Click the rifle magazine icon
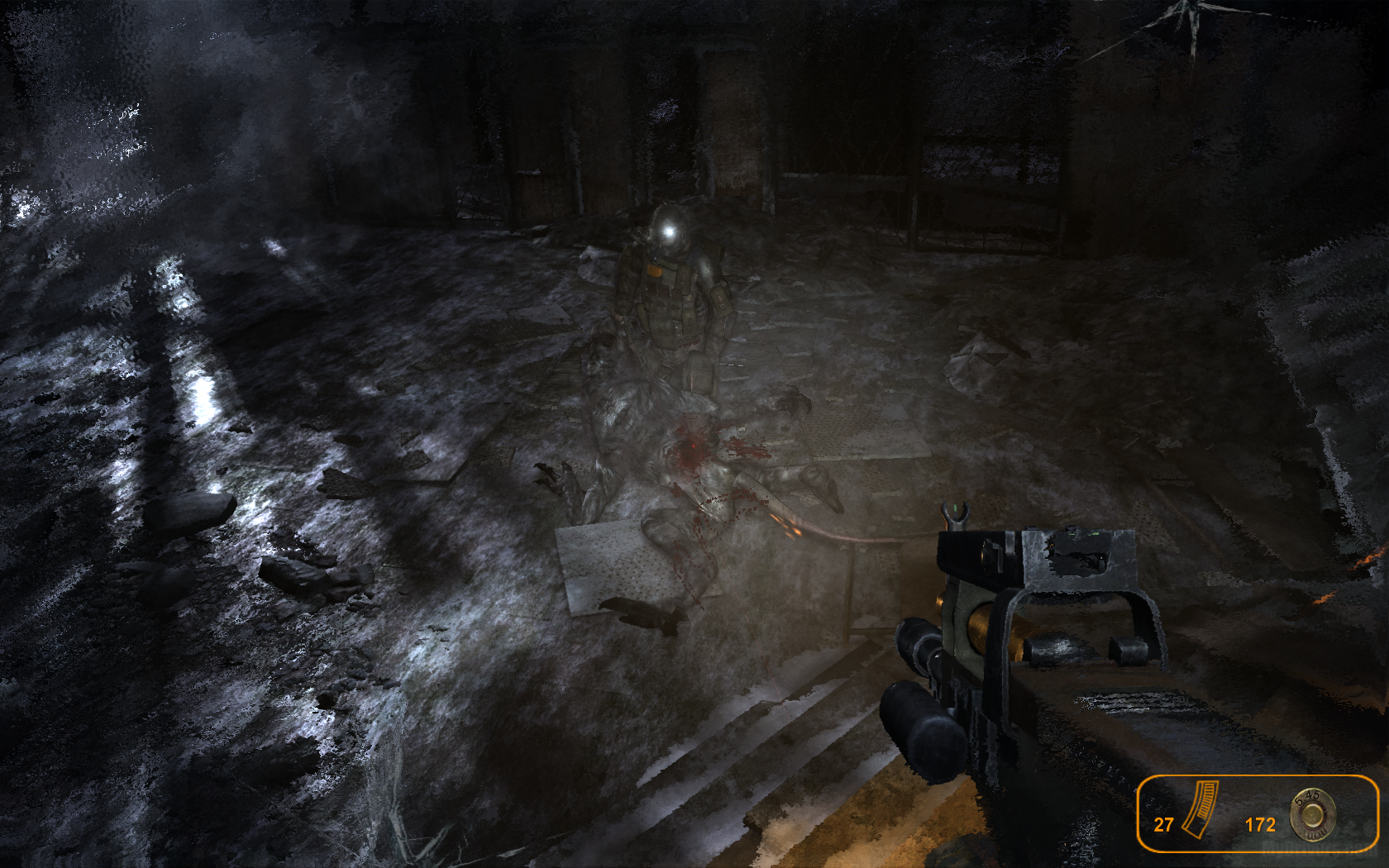 click(1200, 810)
